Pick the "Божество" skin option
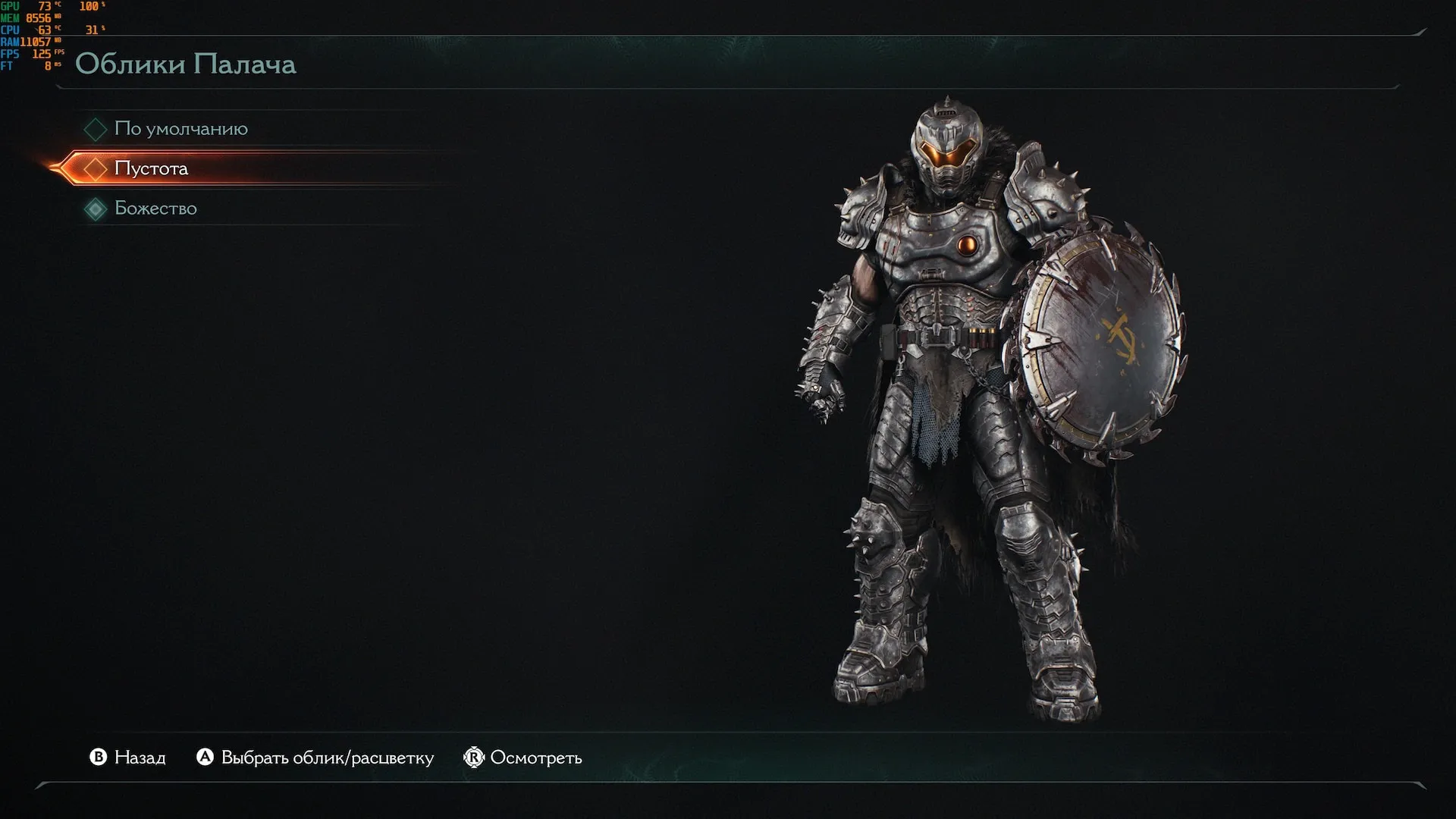The width and height of the screenshot is (1456, 819). pyautogui.click(x=155, y=209)
